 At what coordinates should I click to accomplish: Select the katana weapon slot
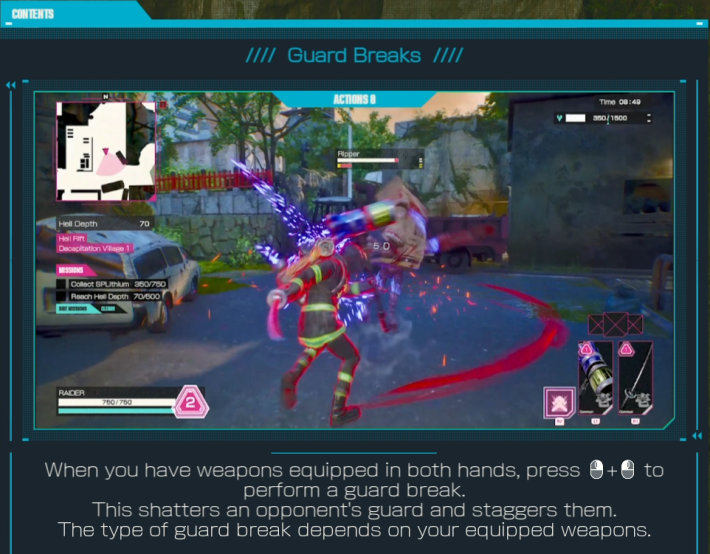(635, 379)
